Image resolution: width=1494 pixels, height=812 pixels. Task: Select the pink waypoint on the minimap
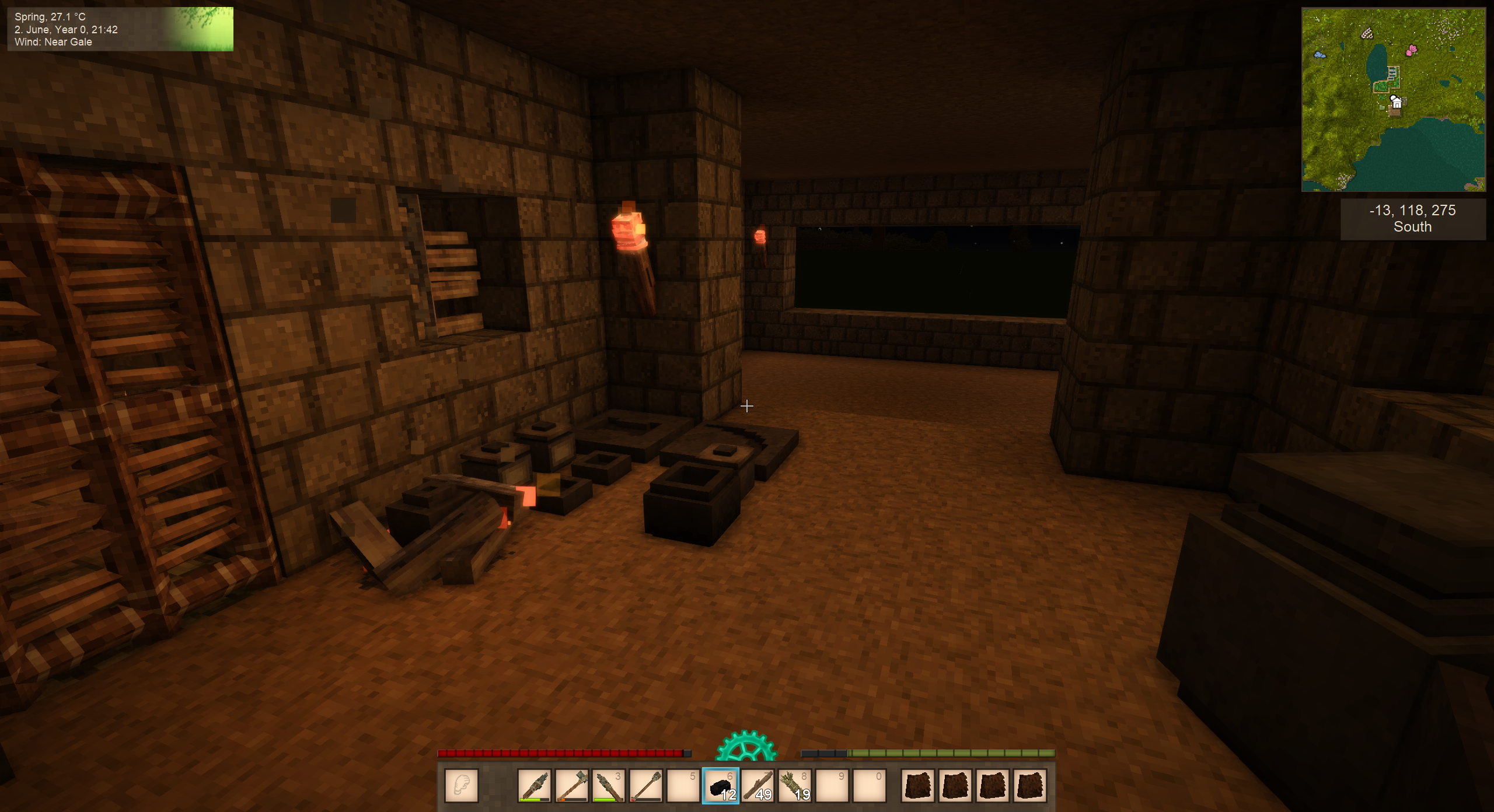coord(1412,50)
